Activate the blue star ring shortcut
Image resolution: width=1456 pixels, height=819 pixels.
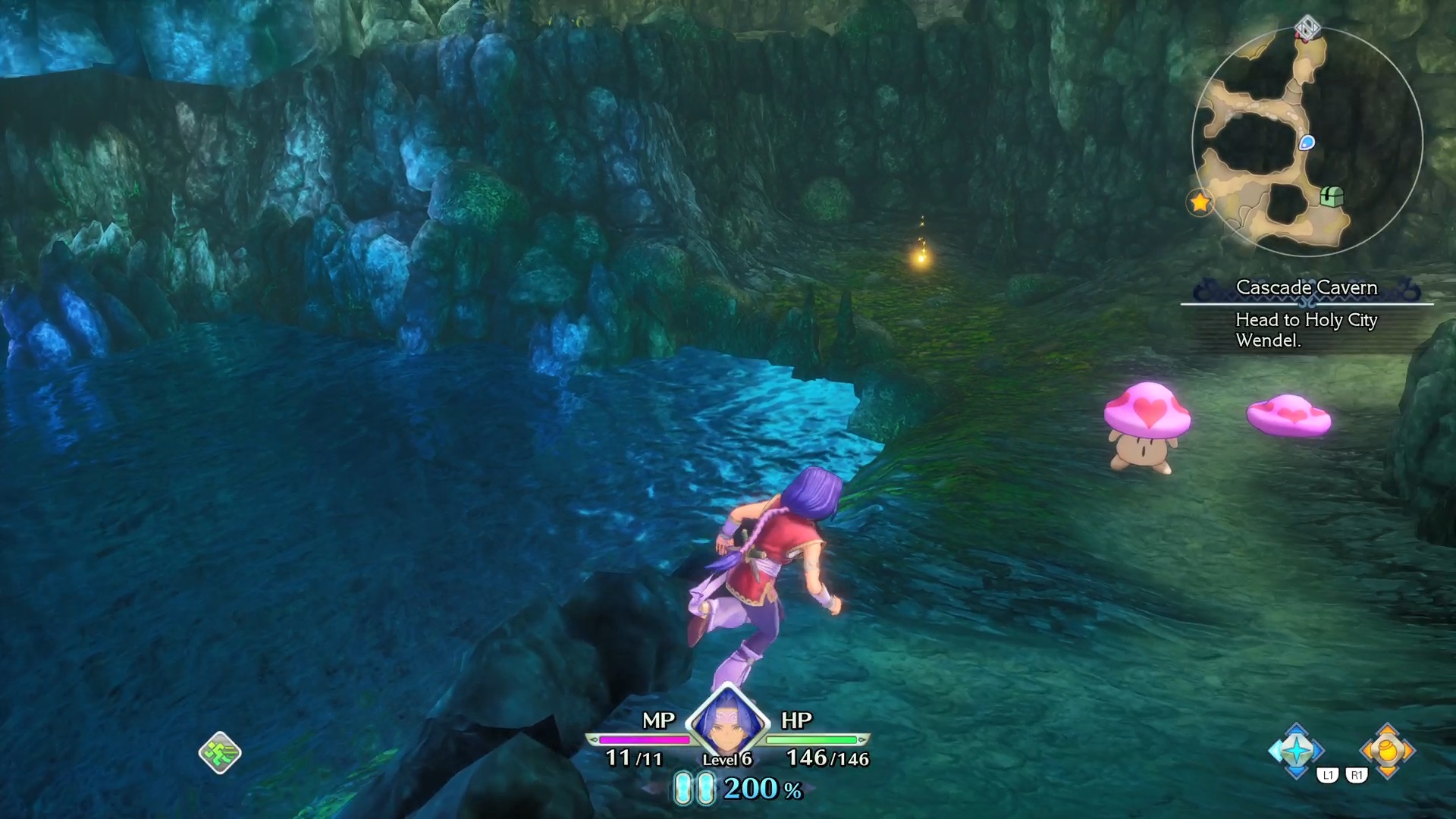[x=1297, y=751]
